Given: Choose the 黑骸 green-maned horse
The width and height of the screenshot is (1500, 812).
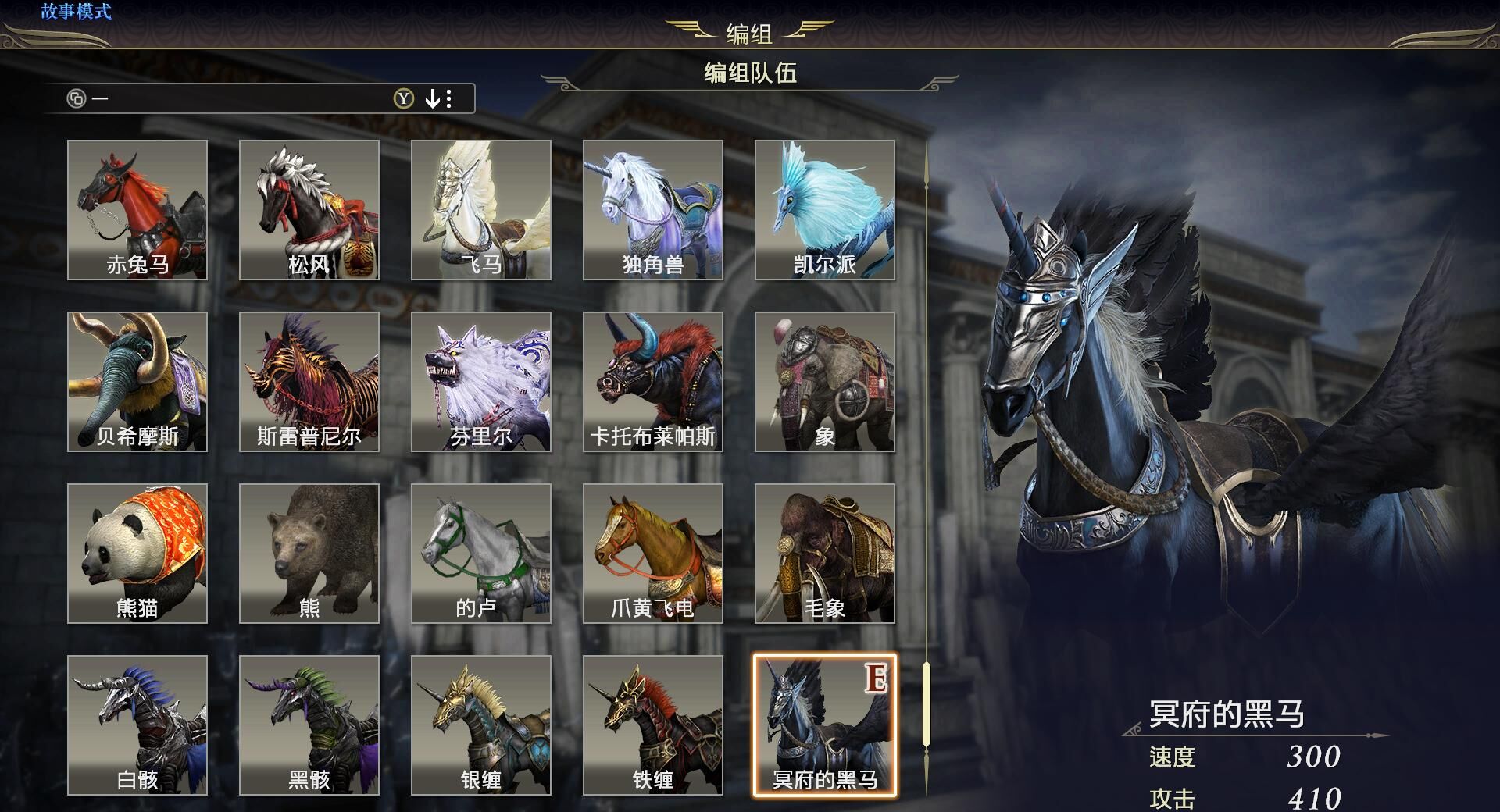Looking at the screenshot, I should point(309,725).
